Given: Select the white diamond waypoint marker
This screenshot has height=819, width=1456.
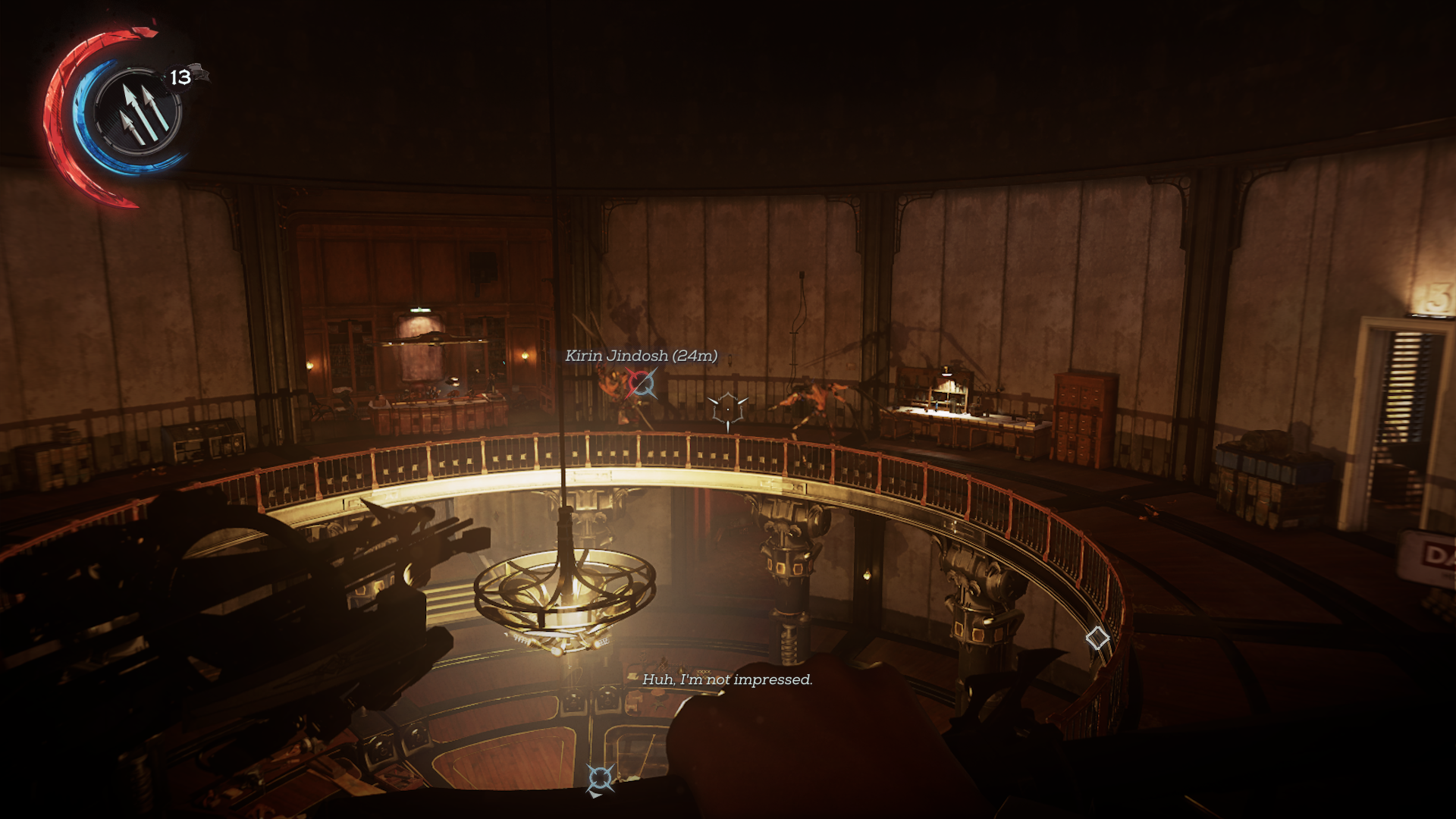Looking at the screenshot, I should pos(1097,638).
